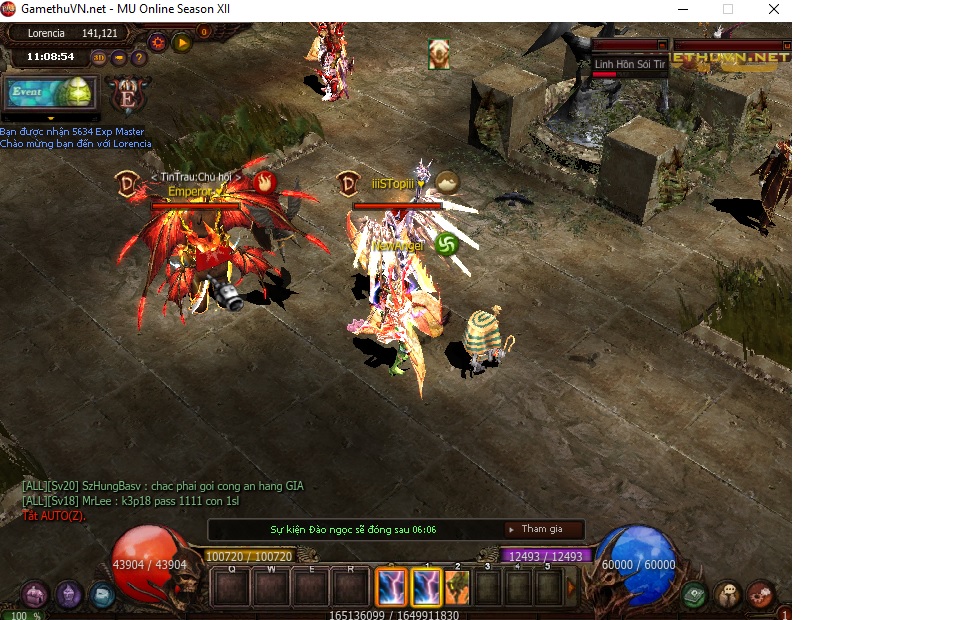Click the orange arrow beside skill slot 5

click(572, 587)
